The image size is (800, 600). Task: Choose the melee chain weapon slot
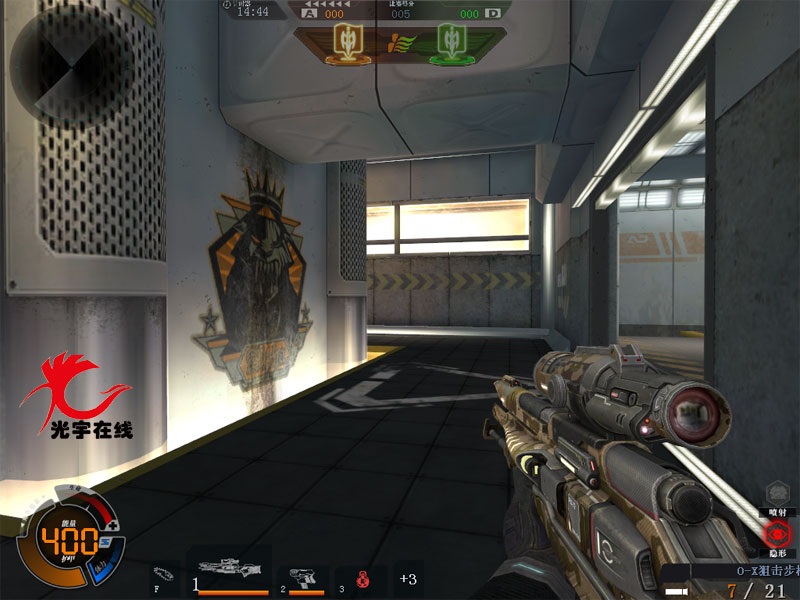(164, 576)
